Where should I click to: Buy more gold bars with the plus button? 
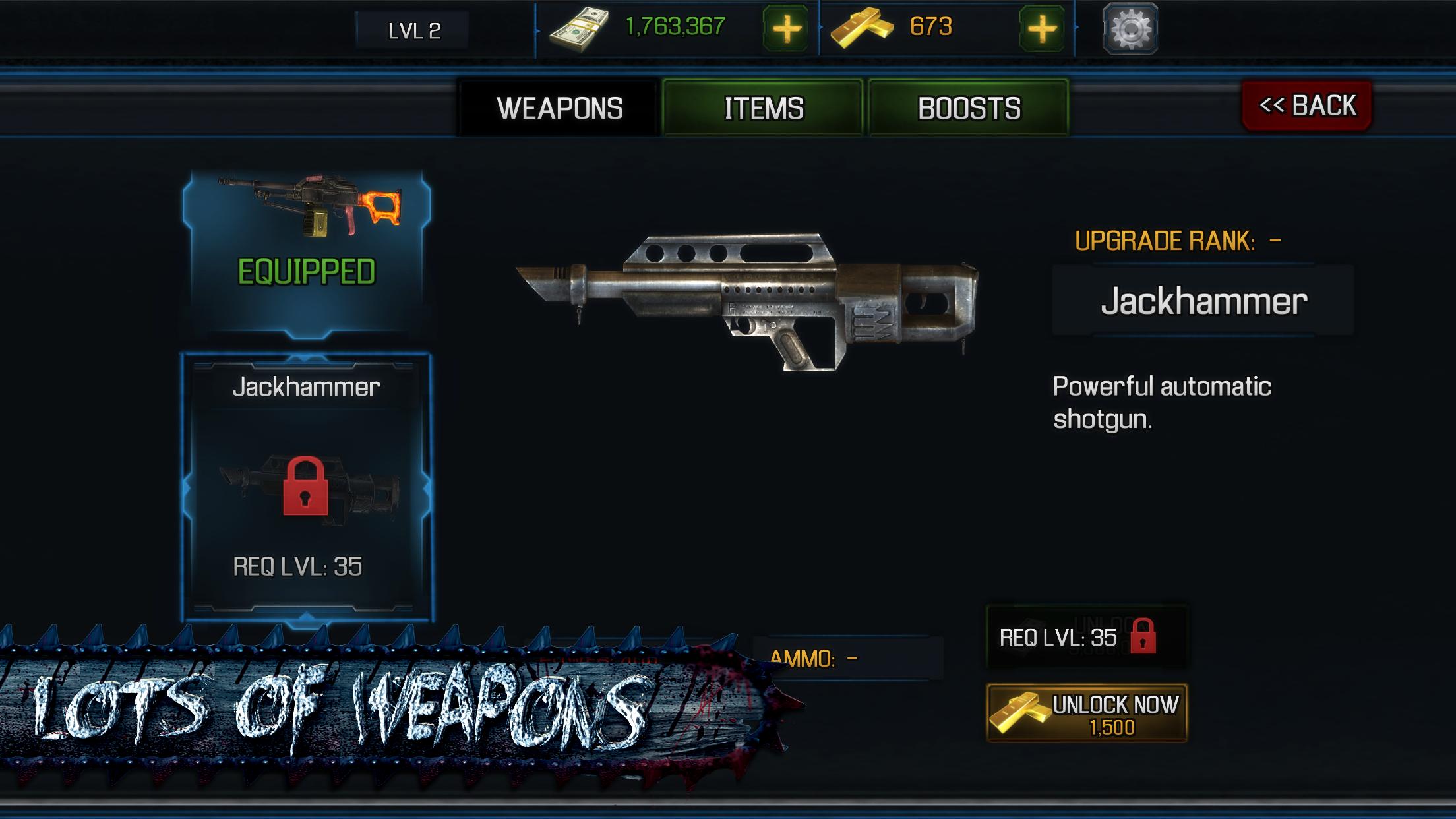coord(1042,28)
